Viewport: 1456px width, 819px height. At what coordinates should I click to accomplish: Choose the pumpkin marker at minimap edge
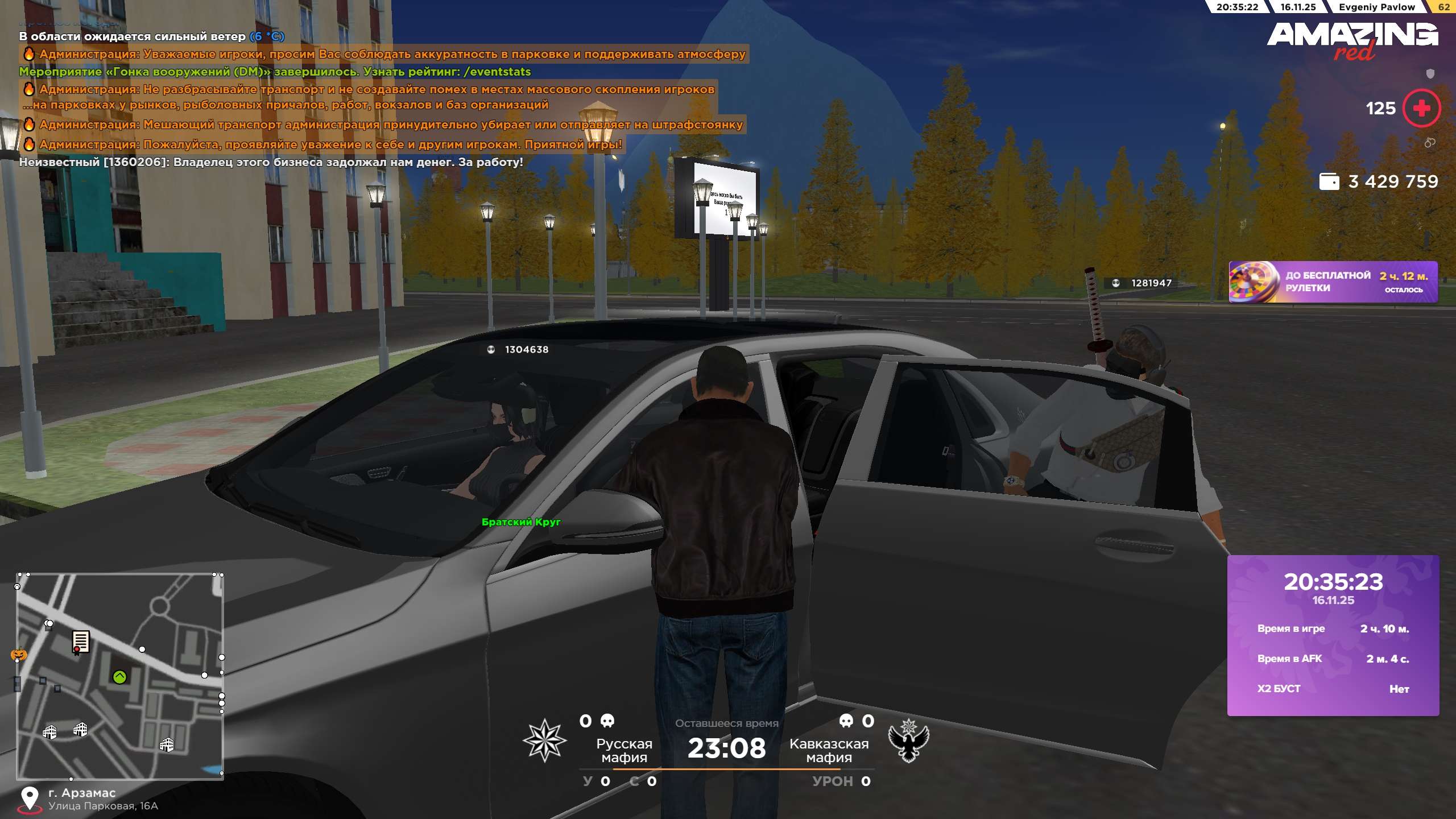click(19, 655)
